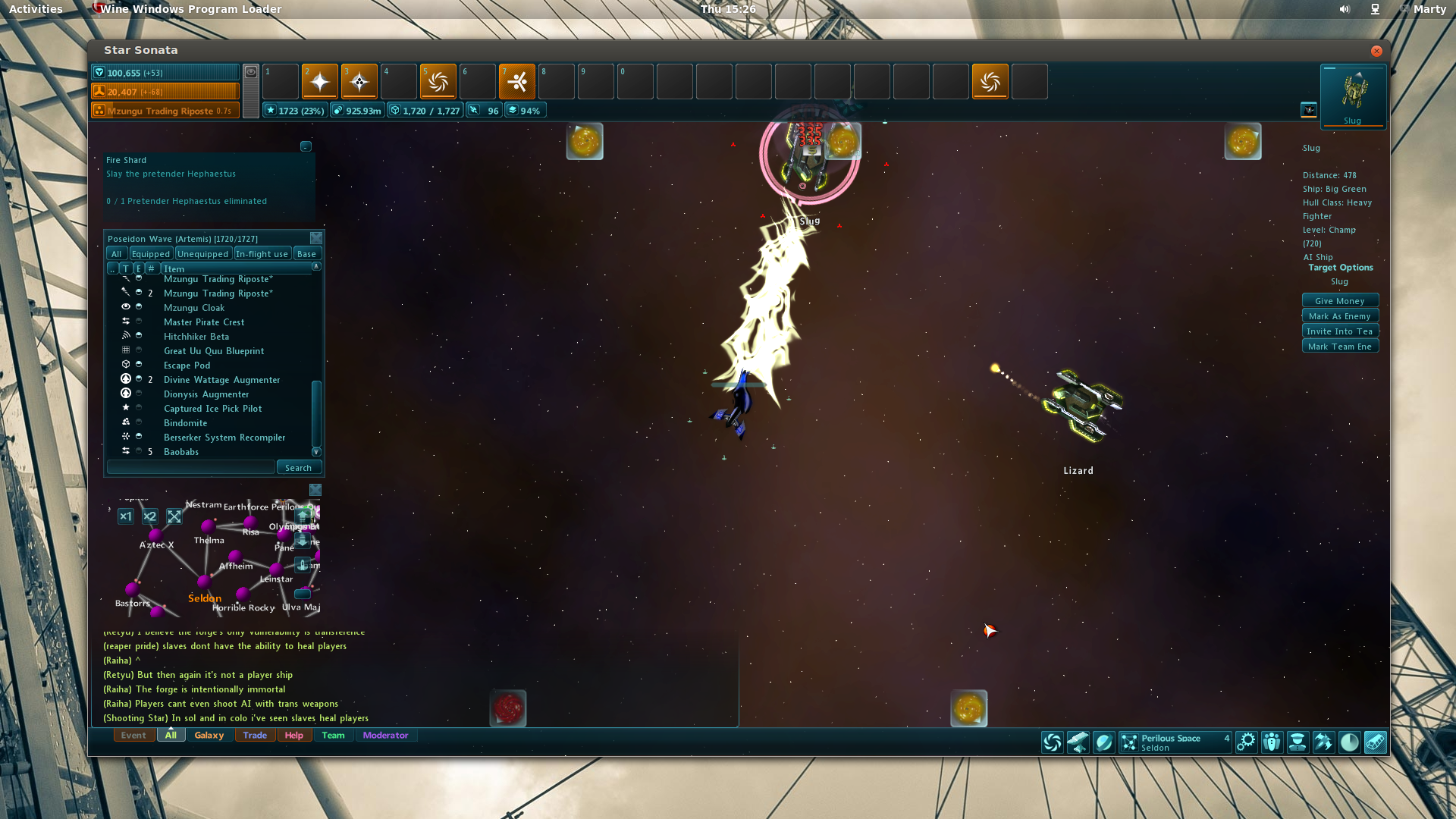
Task: Show the Team chat tab
Action: 333,735
